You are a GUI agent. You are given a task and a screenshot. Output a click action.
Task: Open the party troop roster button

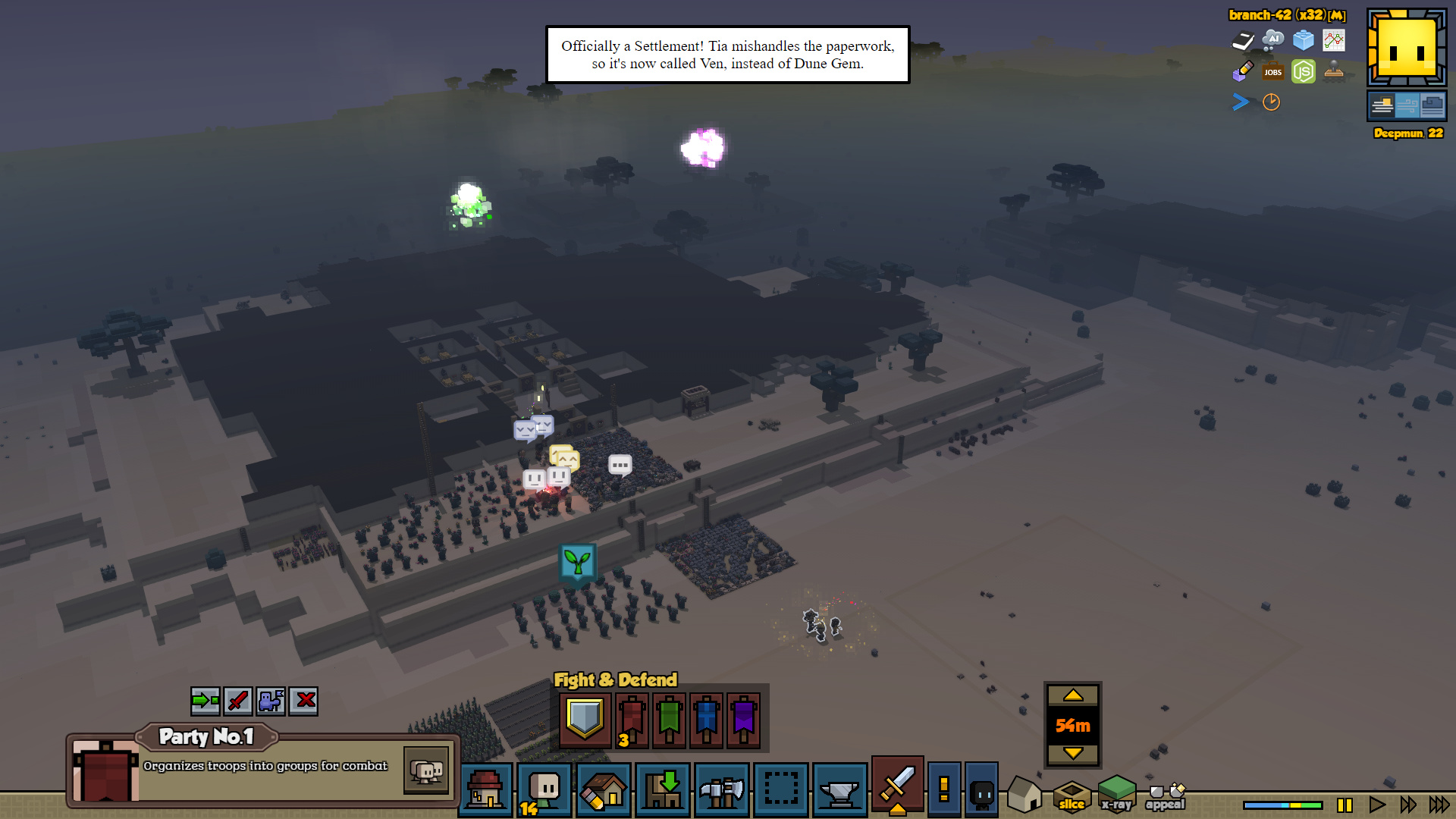click(x=426, y=770)
